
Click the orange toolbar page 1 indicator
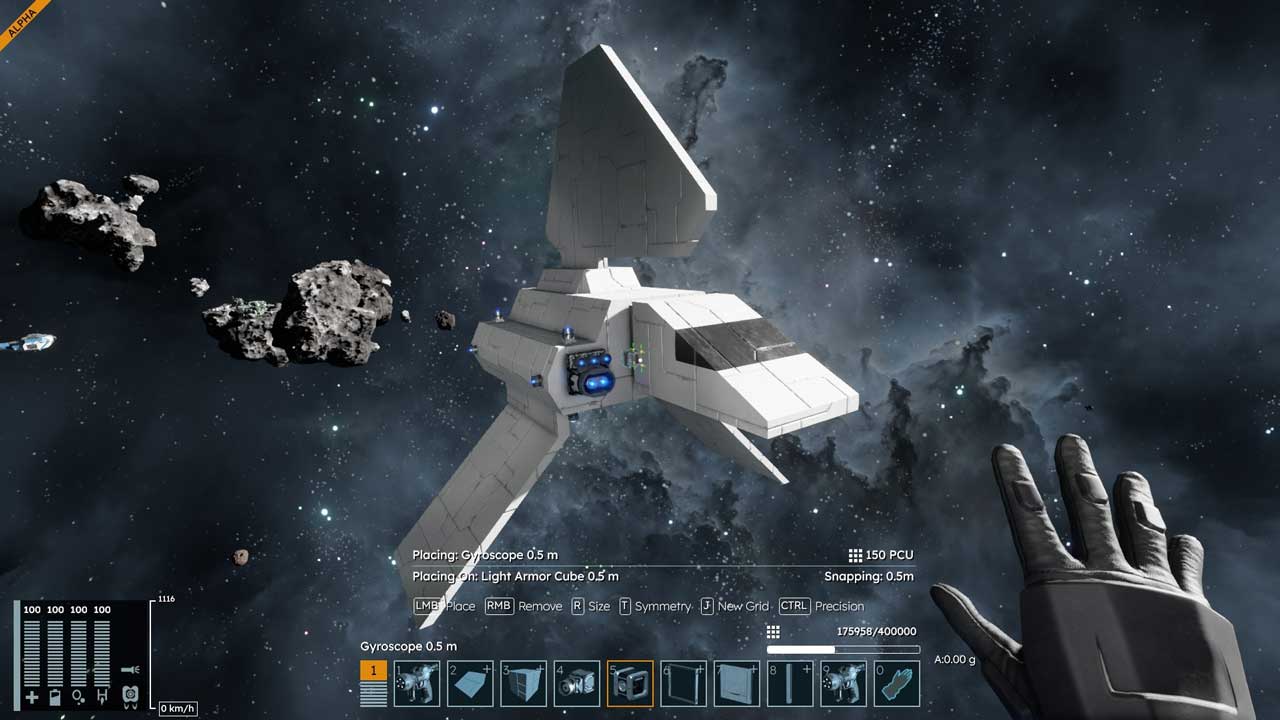click(373, 671)
